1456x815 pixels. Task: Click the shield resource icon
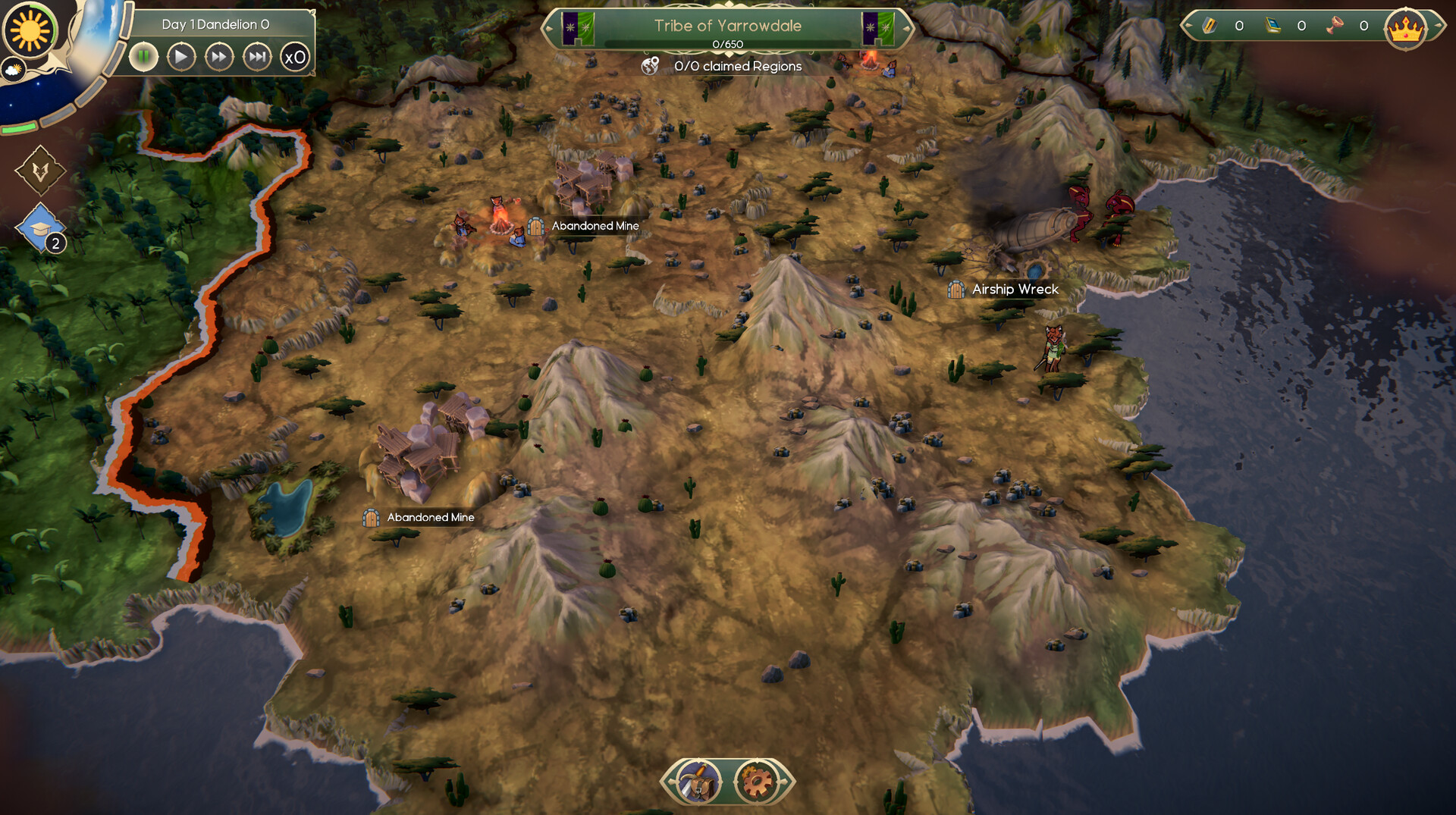[x=1209, y=26]
